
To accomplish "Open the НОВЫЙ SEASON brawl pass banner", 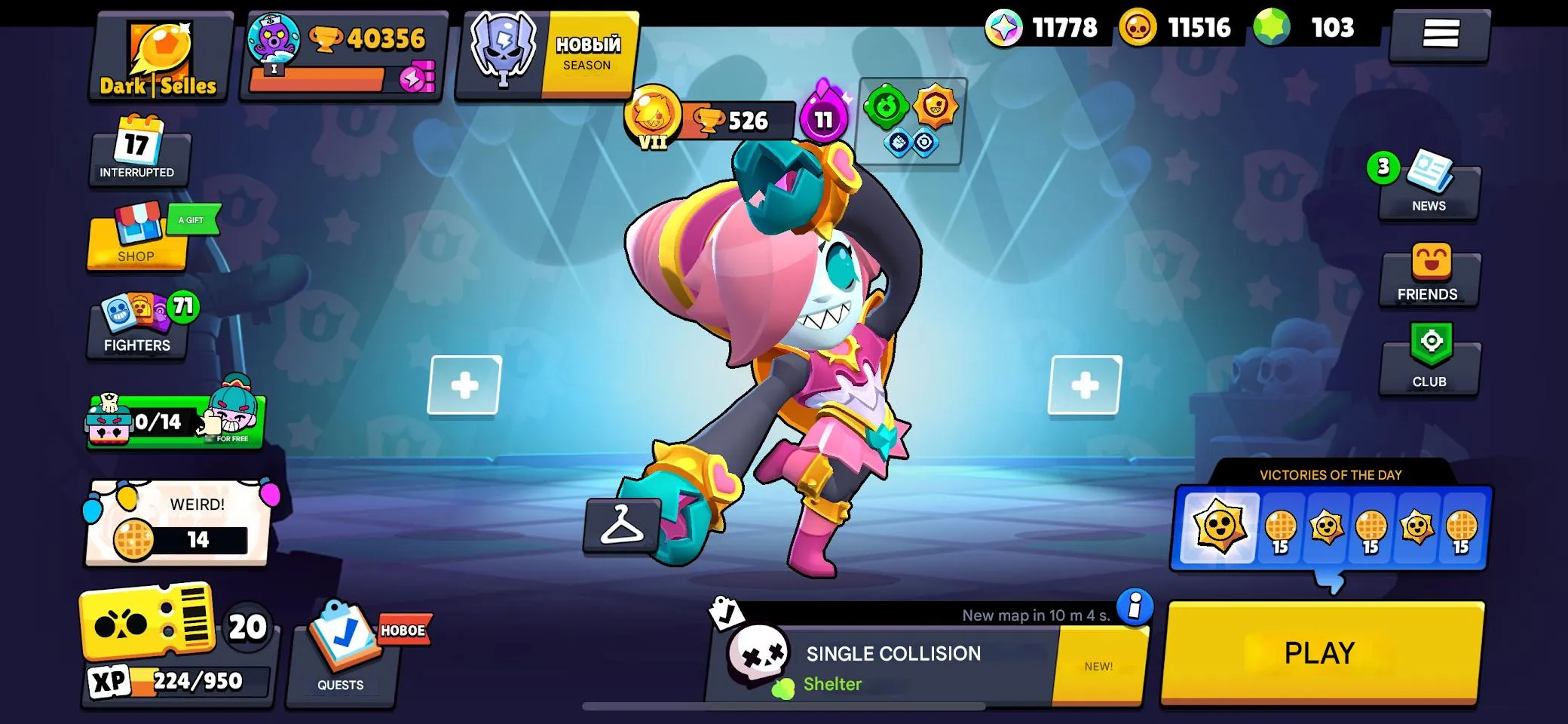I will (x=547, y=53).
